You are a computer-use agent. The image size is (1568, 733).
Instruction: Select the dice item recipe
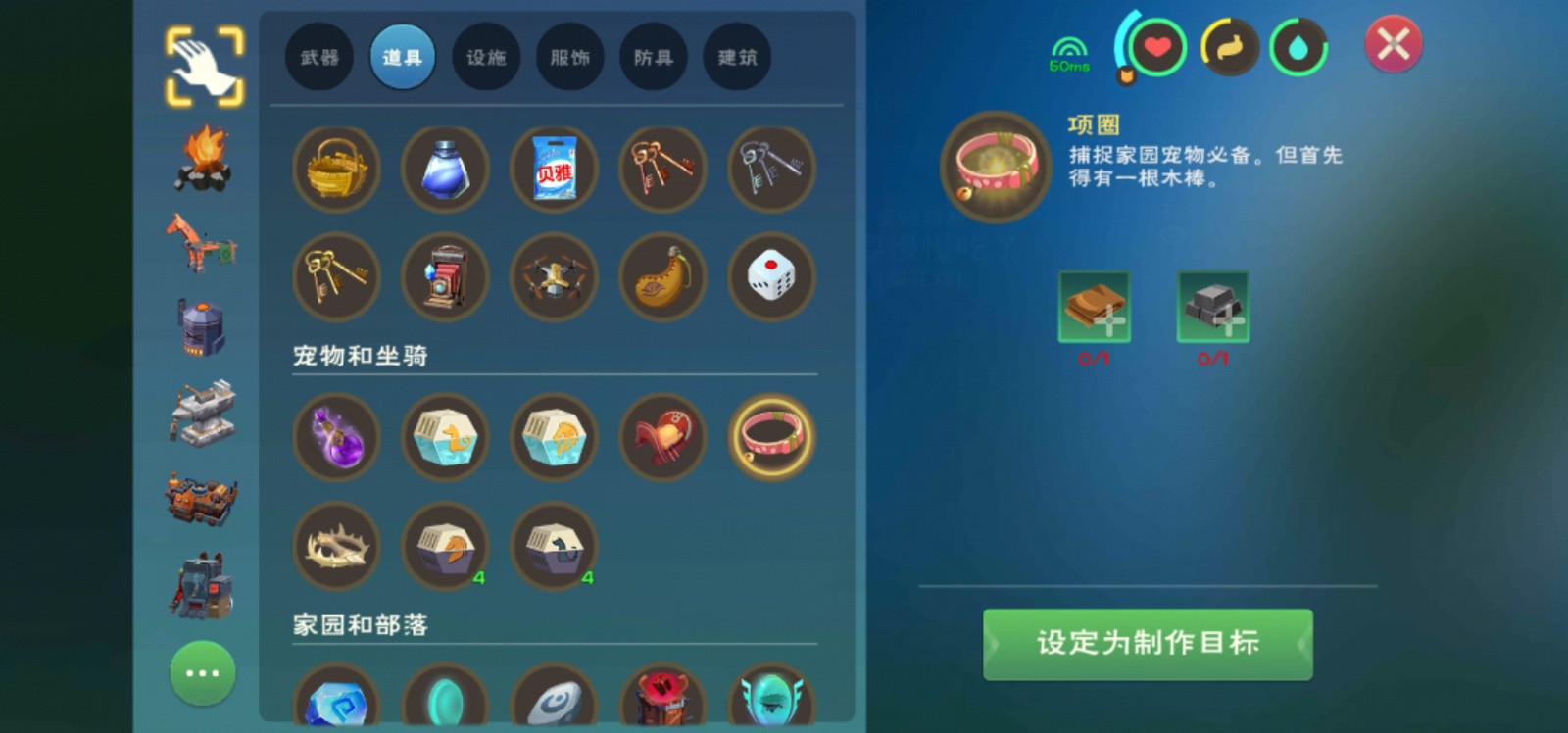click(771, 277)
